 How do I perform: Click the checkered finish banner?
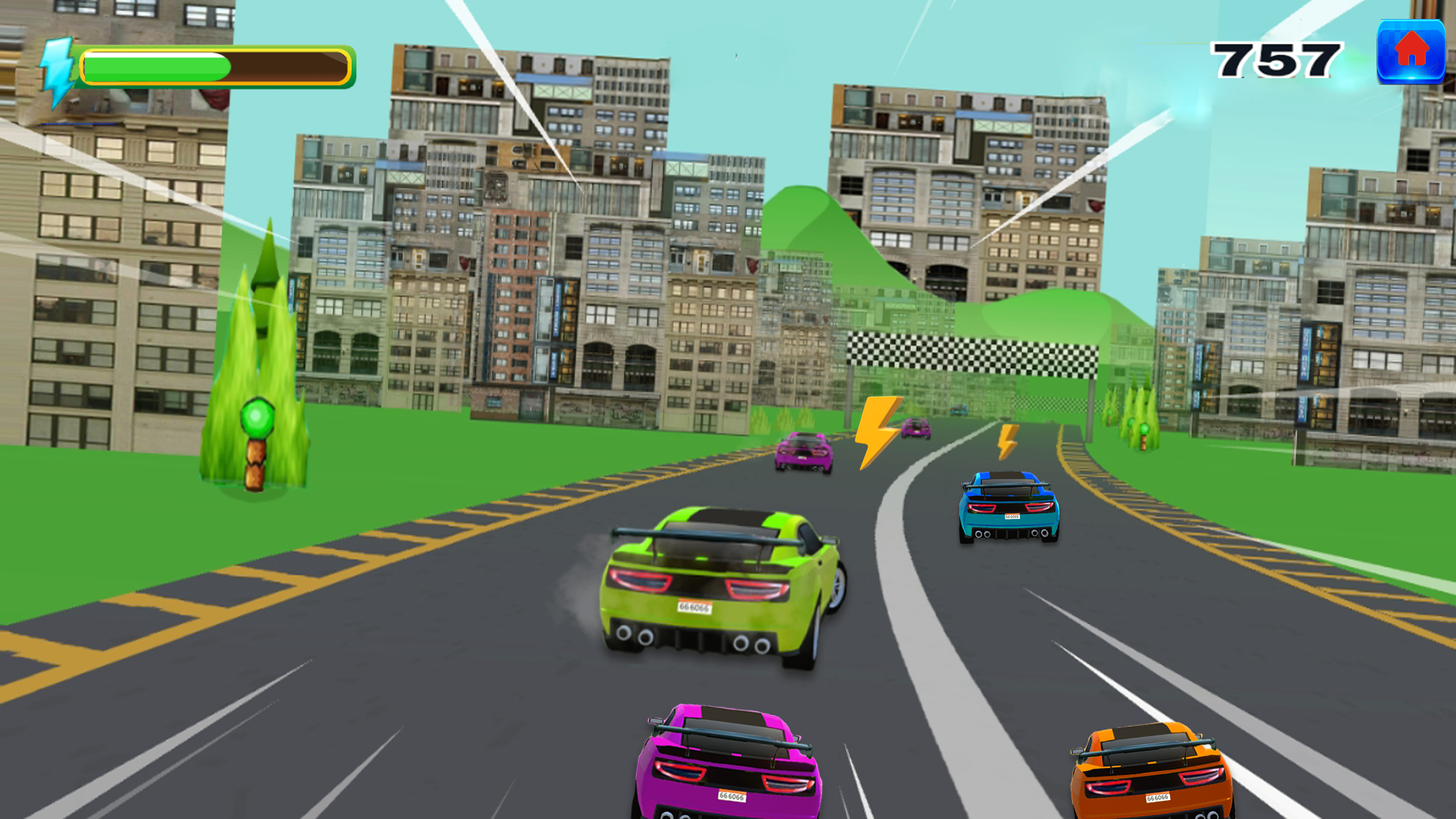[x=971, y=353]
